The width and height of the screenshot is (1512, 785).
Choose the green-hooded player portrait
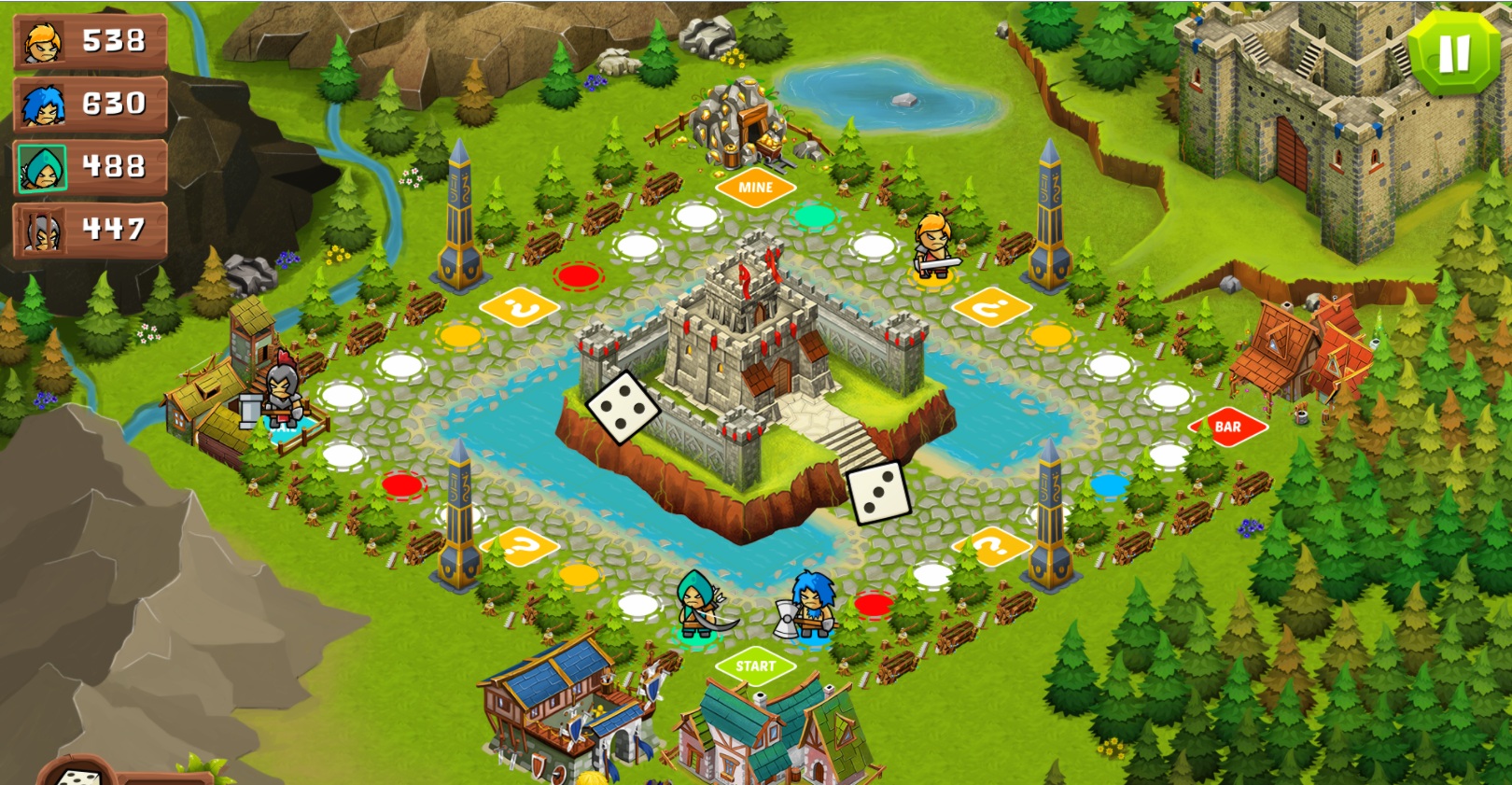pyautogui.click(x=43, y=168)
